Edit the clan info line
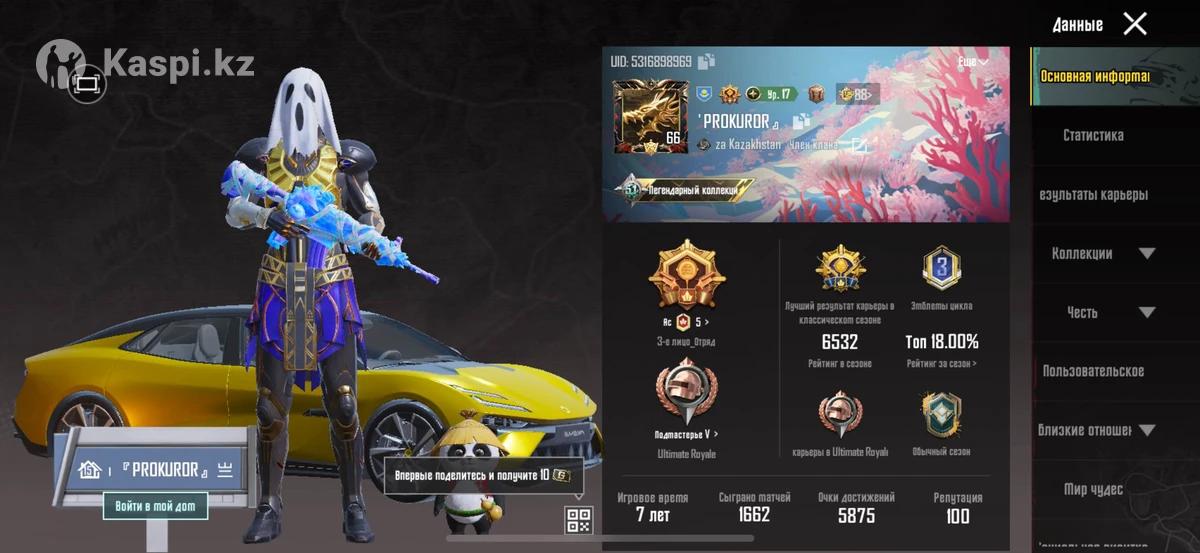This screenshot has height=553, width=1200. 858,145
